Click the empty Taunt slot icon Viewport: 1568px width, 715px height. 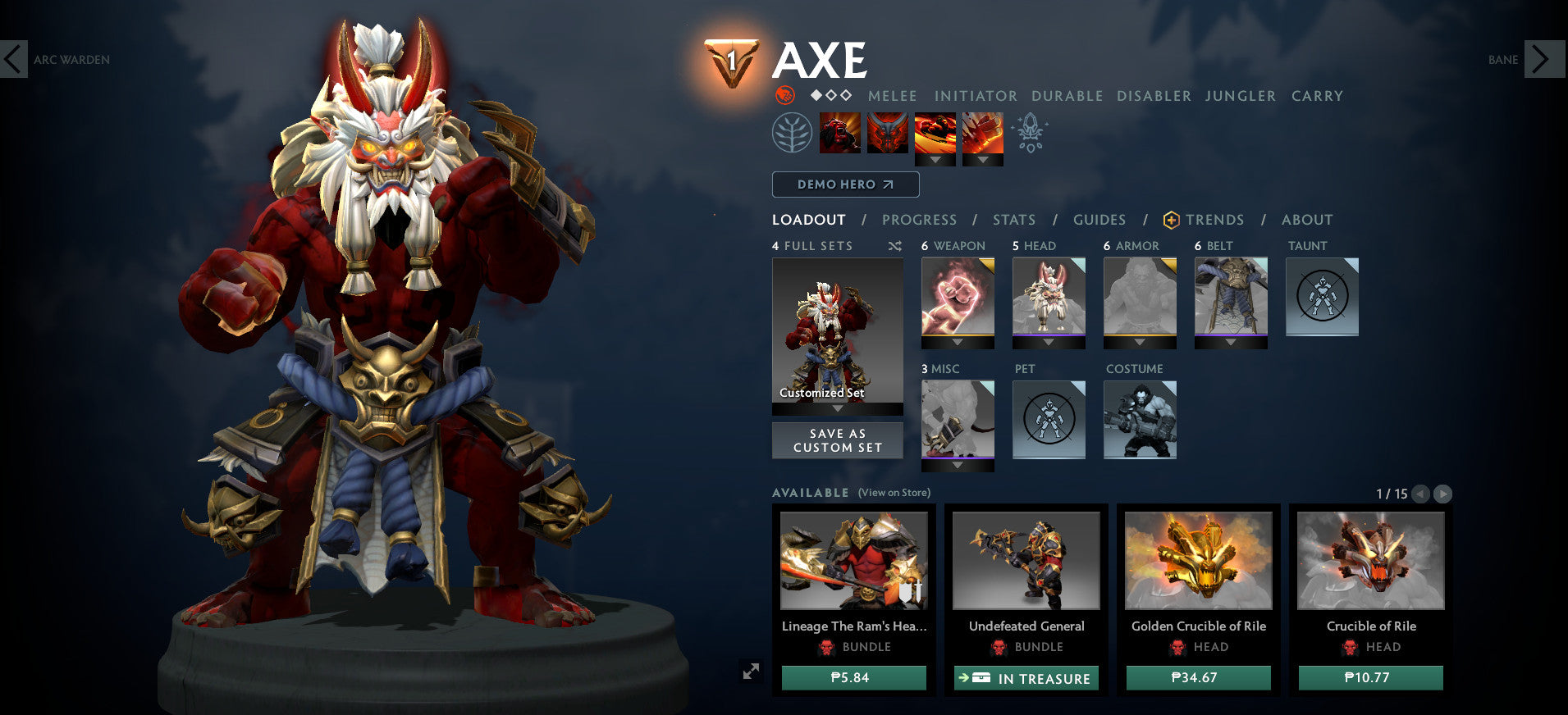coord(1321,297)
